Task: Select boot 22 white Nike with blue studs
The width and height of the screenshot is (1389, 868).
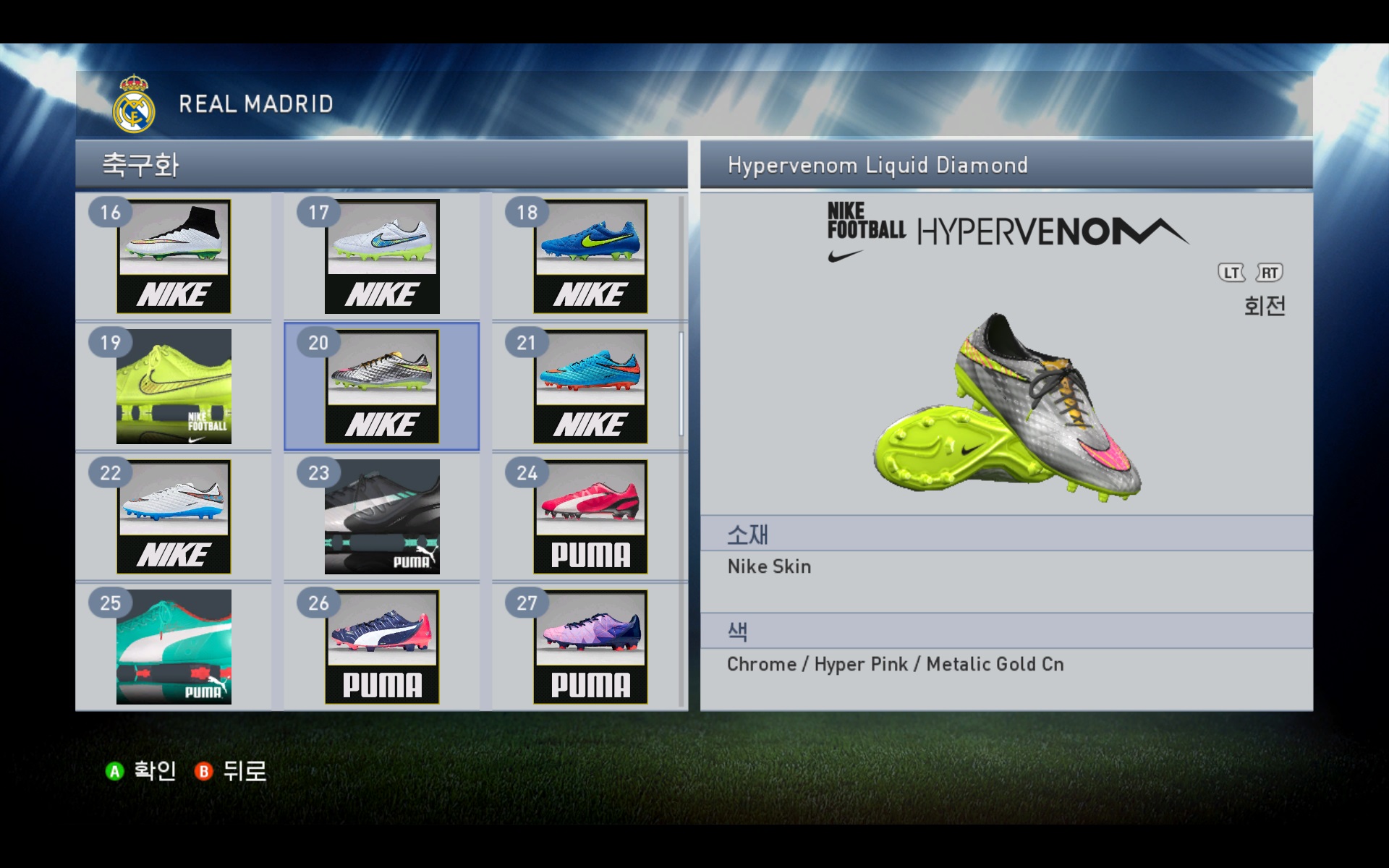Action: point(174,516)
